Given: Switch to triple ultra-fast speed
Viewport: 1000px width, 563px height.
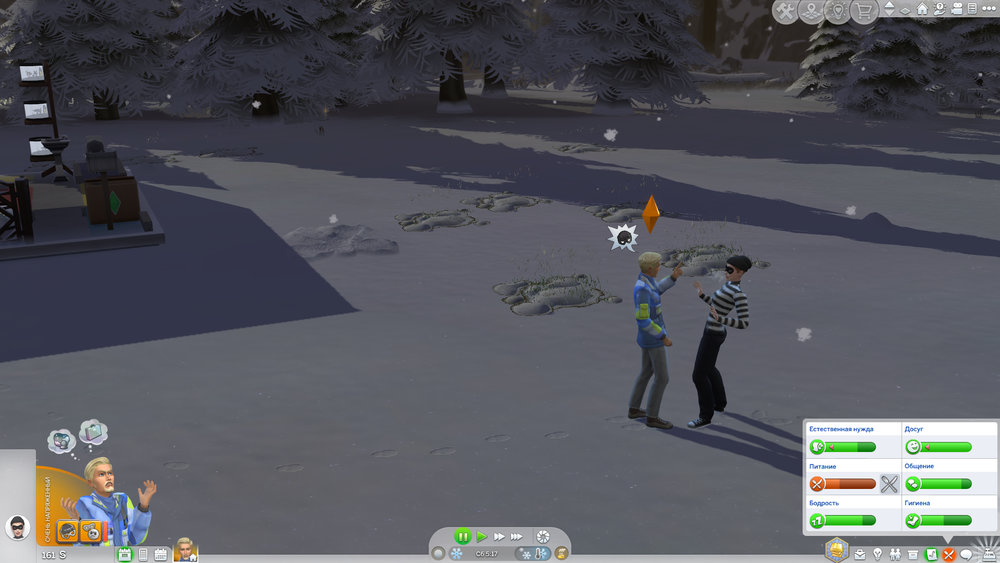Looking at the screenshot, I should [x=517, y=537].
